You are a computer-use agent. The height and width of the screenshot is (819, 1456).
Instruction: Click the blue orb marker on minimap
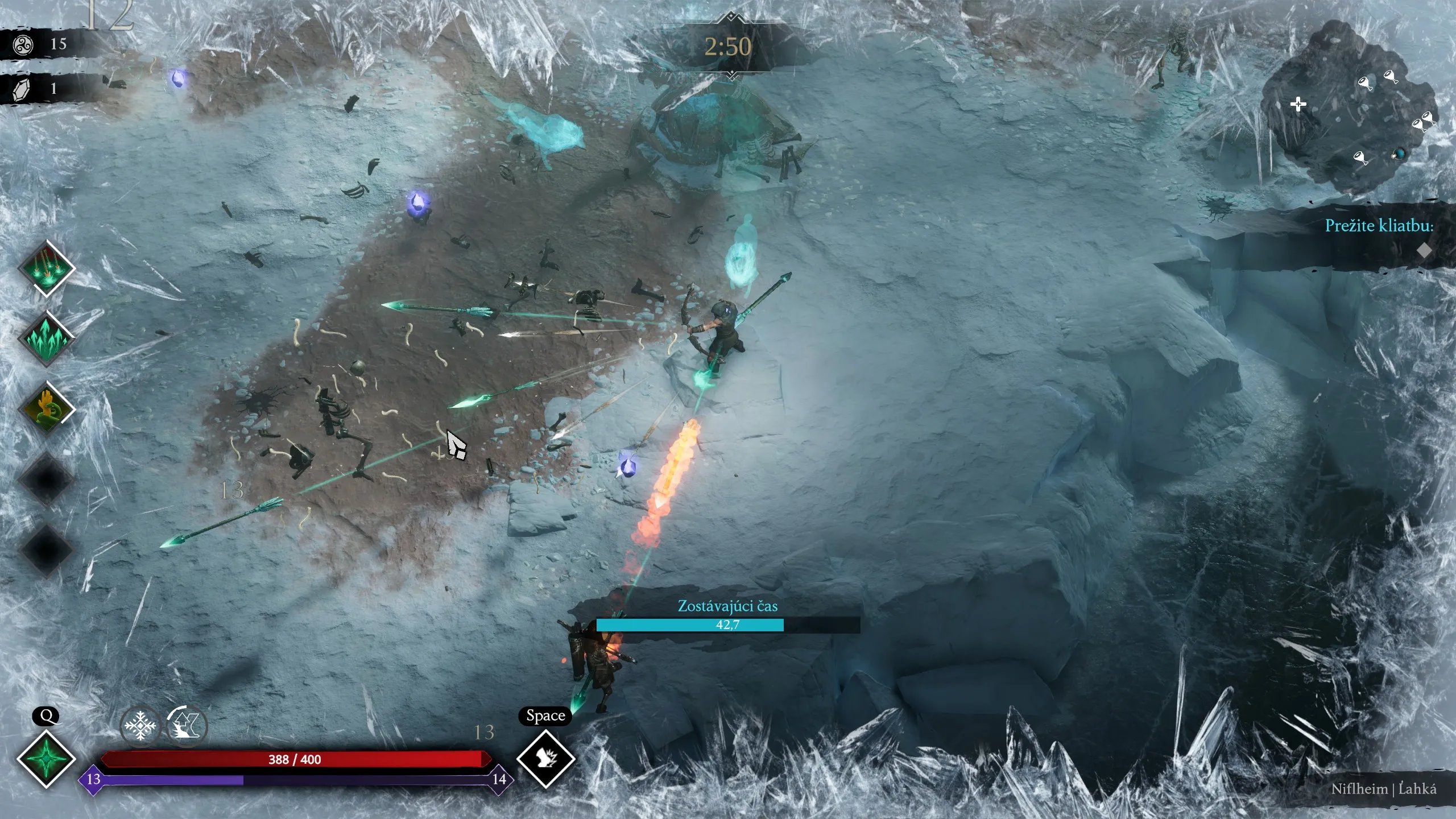point(1398,154)
